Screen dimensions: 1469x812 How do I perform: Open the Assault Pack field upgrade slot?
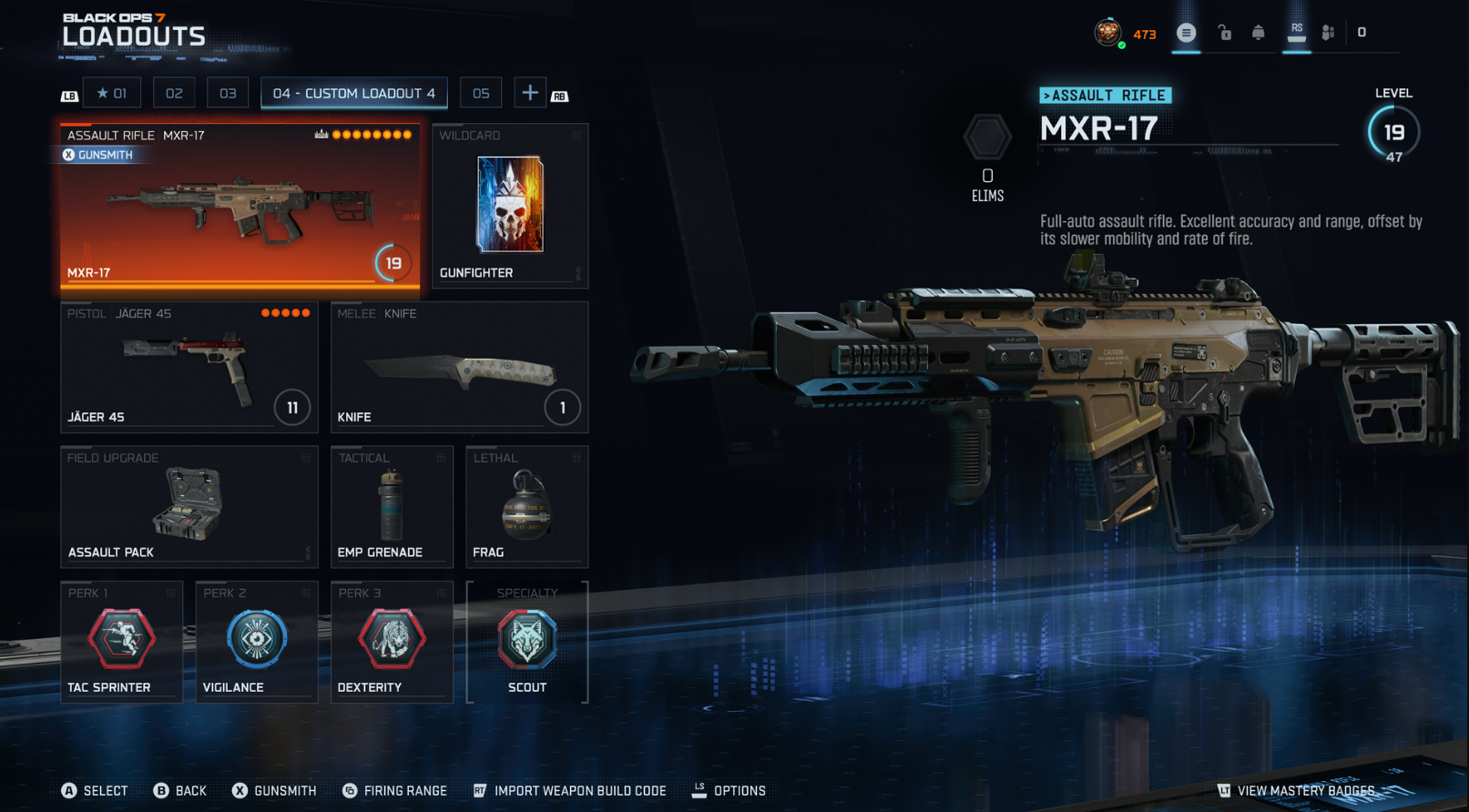pos(189,506)
